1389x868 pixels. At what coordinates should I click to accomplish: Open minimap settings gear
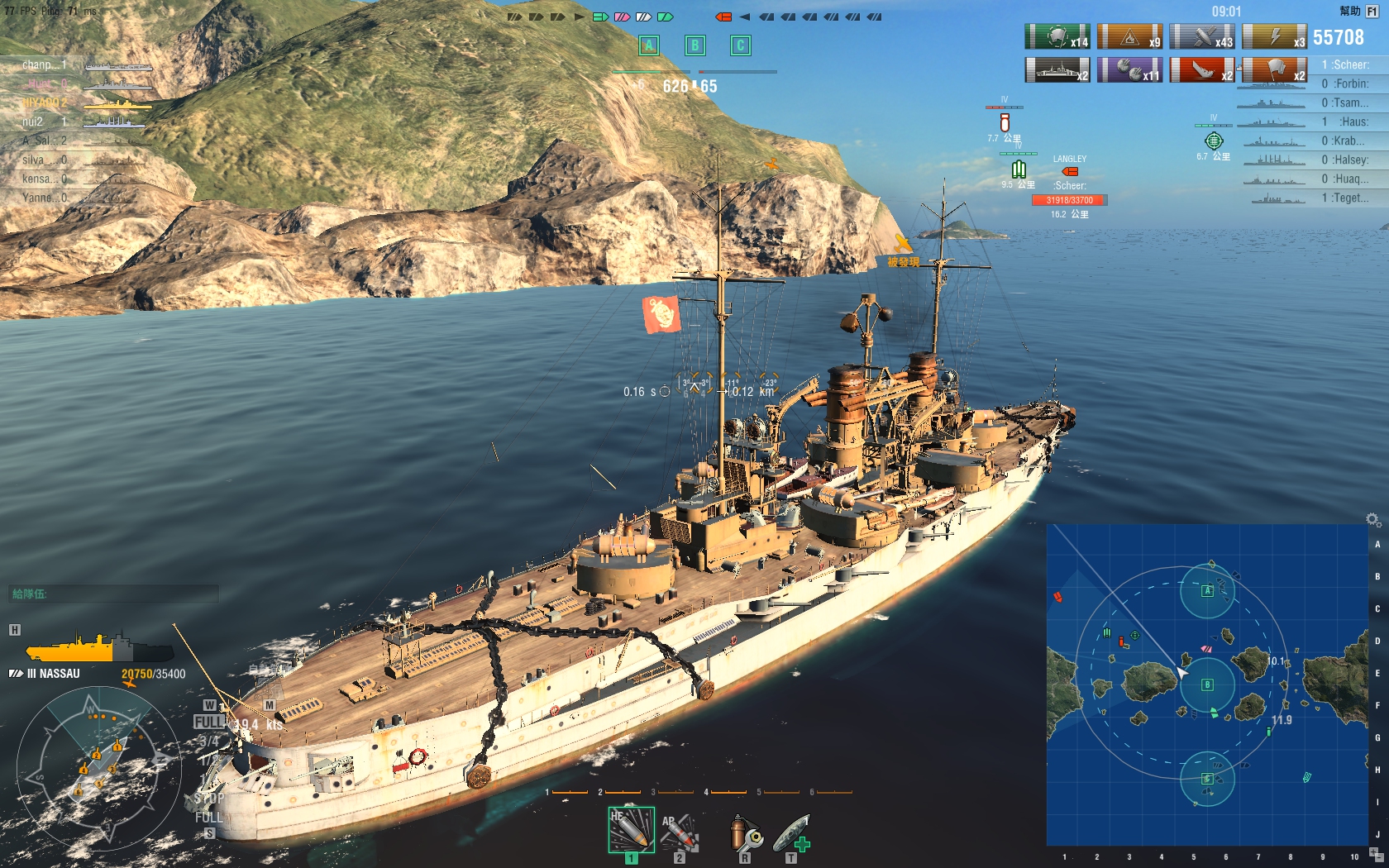coord(1372,519)
